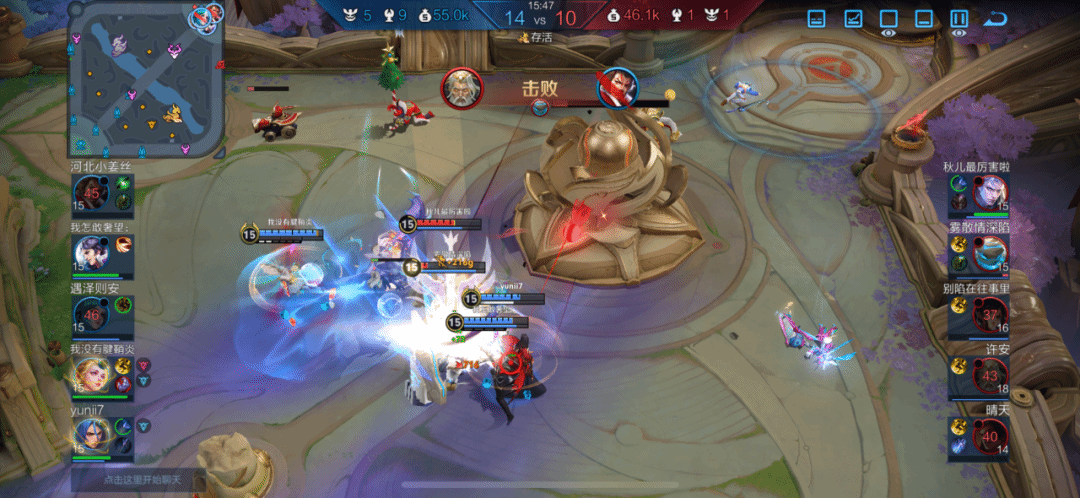The width and height of the screenshot is (1080, 498).
Task: Toggle the empty square visibility button with eye
Action: [888, 18]
